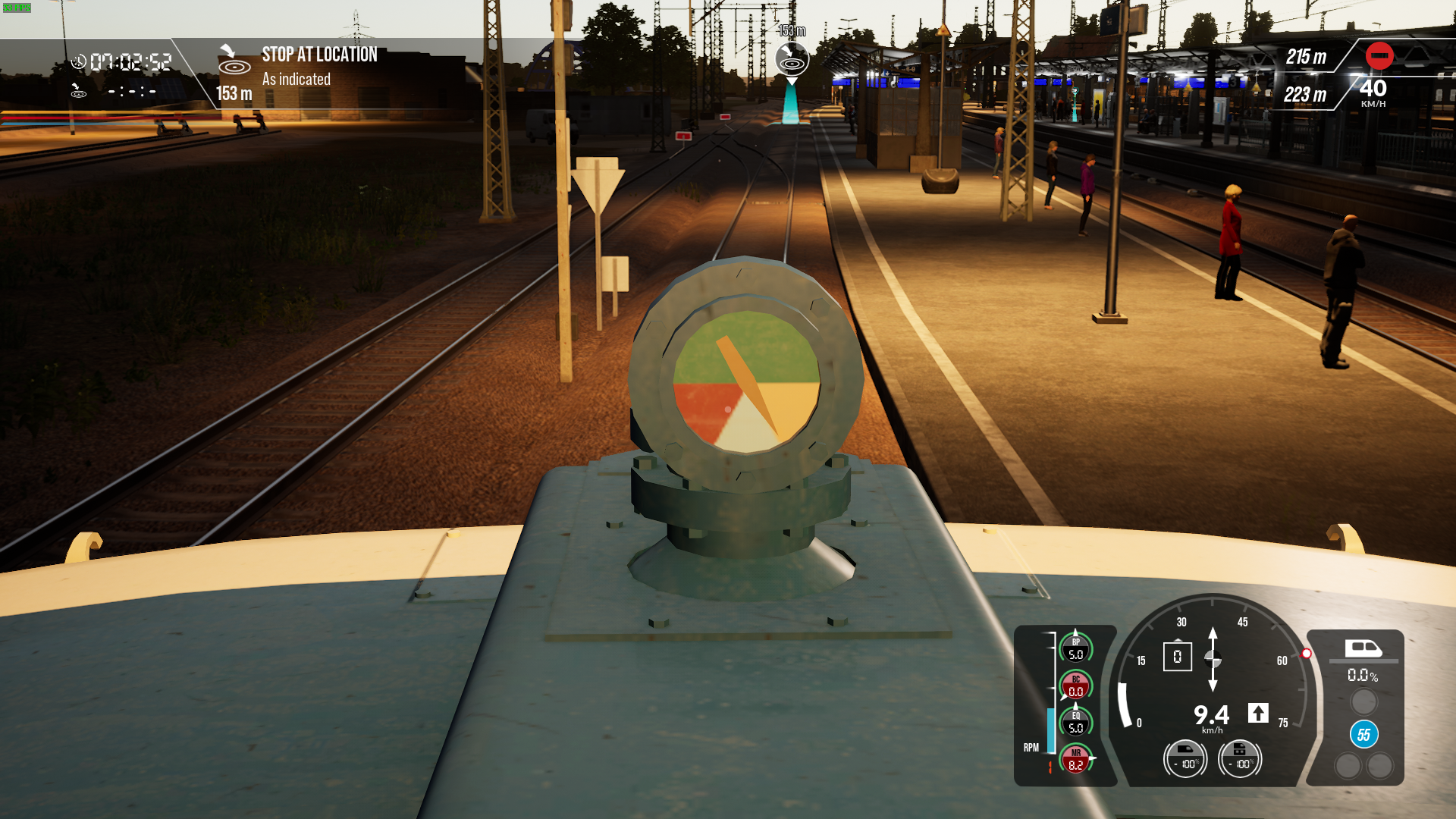Click the boxed 0 notch indicator
1456x819 pixels.
pyautogui.click(x=1177, y=657)
